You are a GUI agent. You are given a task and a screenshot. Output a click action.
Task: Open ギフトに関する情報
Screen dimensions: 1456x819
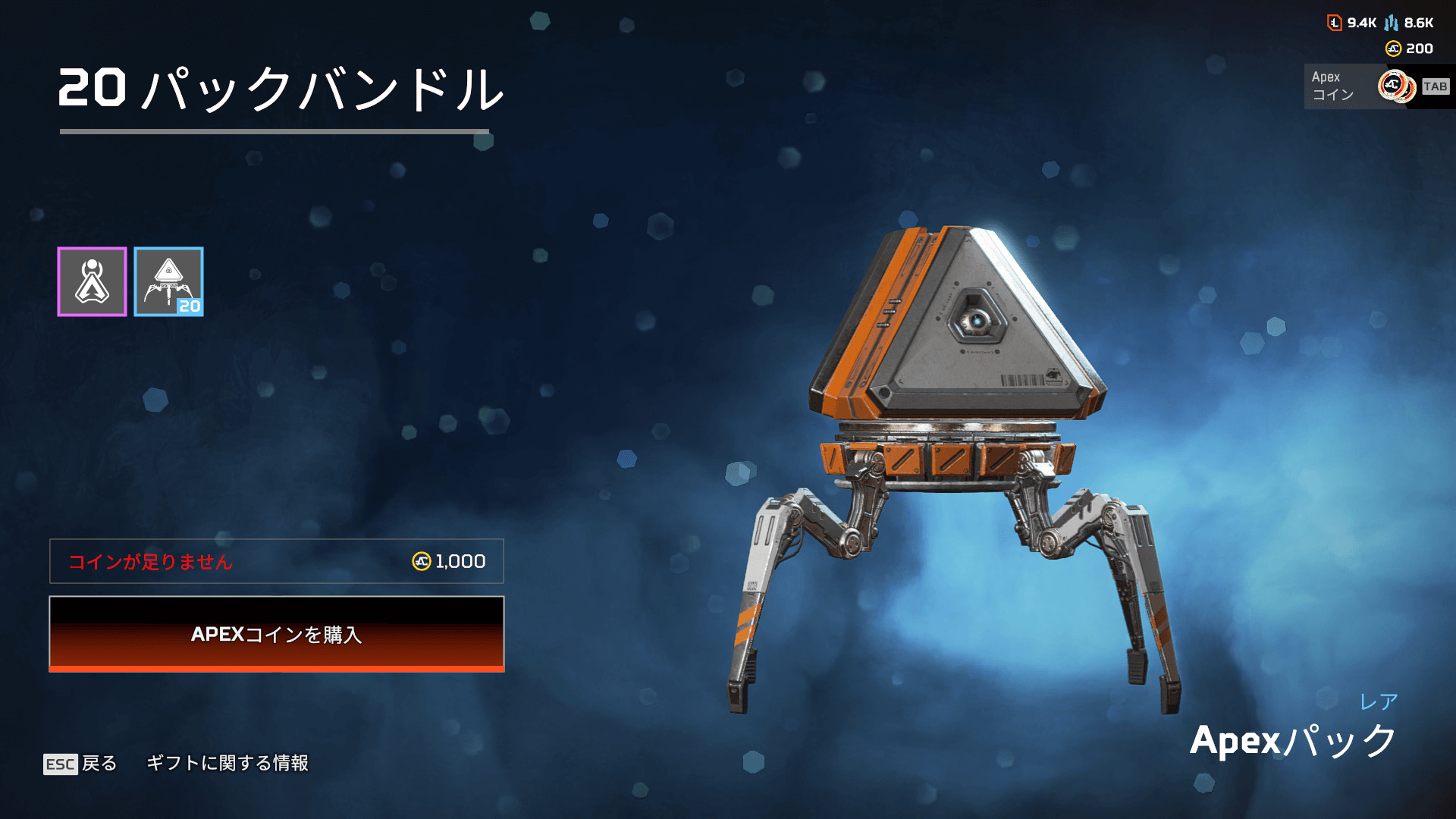pos(227,763)
